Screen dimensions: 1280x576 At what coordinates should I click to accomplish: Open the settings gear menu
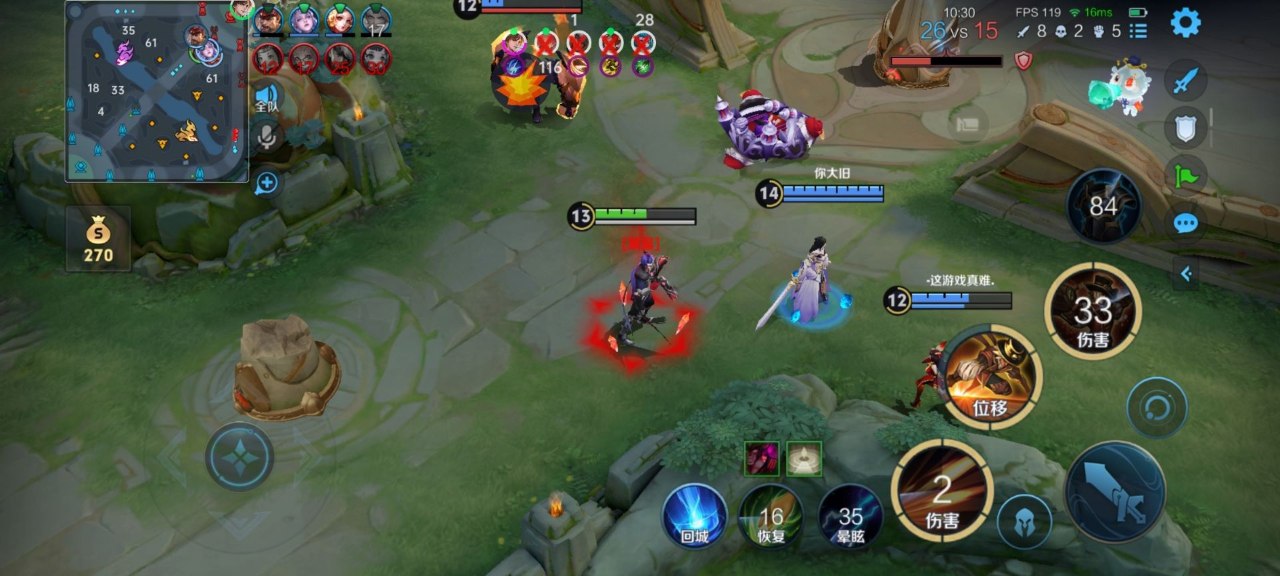pos(1185,22)
